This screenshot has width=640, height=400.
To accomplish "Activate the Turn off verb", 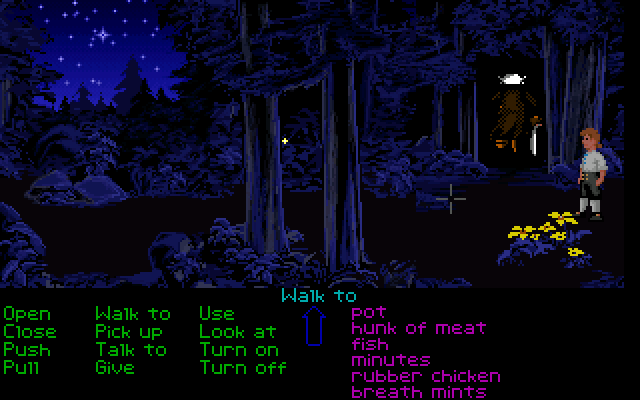I will [243, 367].
